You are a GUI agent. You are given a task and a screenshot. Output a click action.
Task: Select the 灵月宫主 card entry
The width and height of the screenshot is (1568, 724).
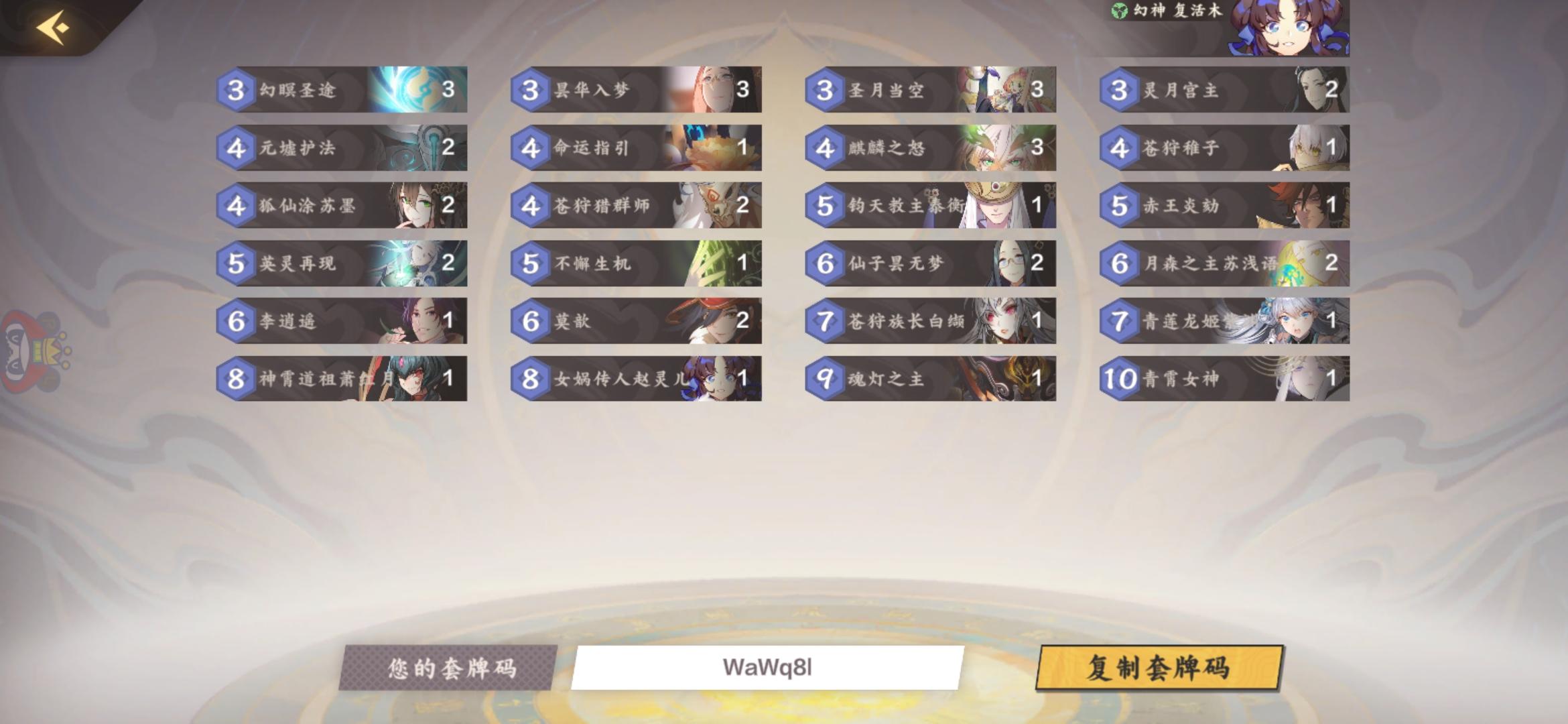click(x=1226, y=90)
